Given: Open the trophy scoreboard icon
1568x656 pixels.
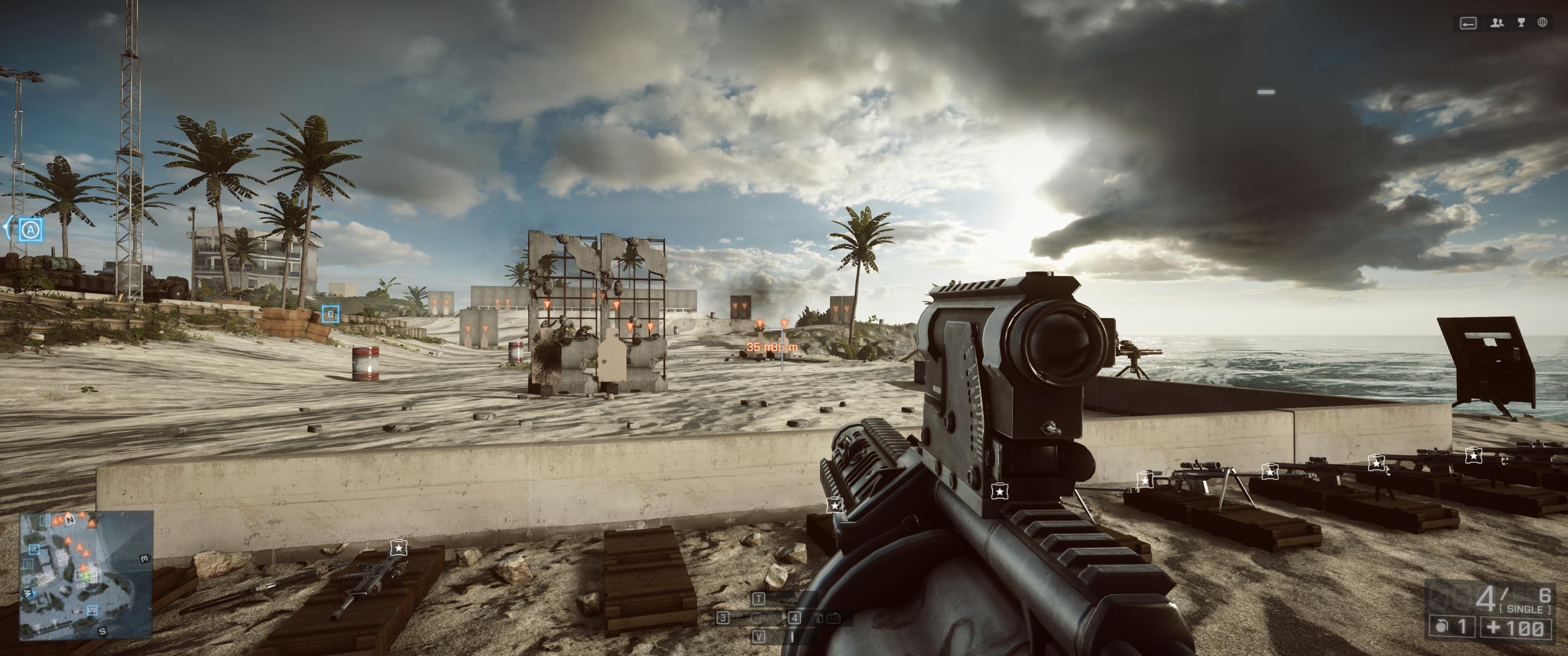Looking at the screenshot, I should 1521,23.
